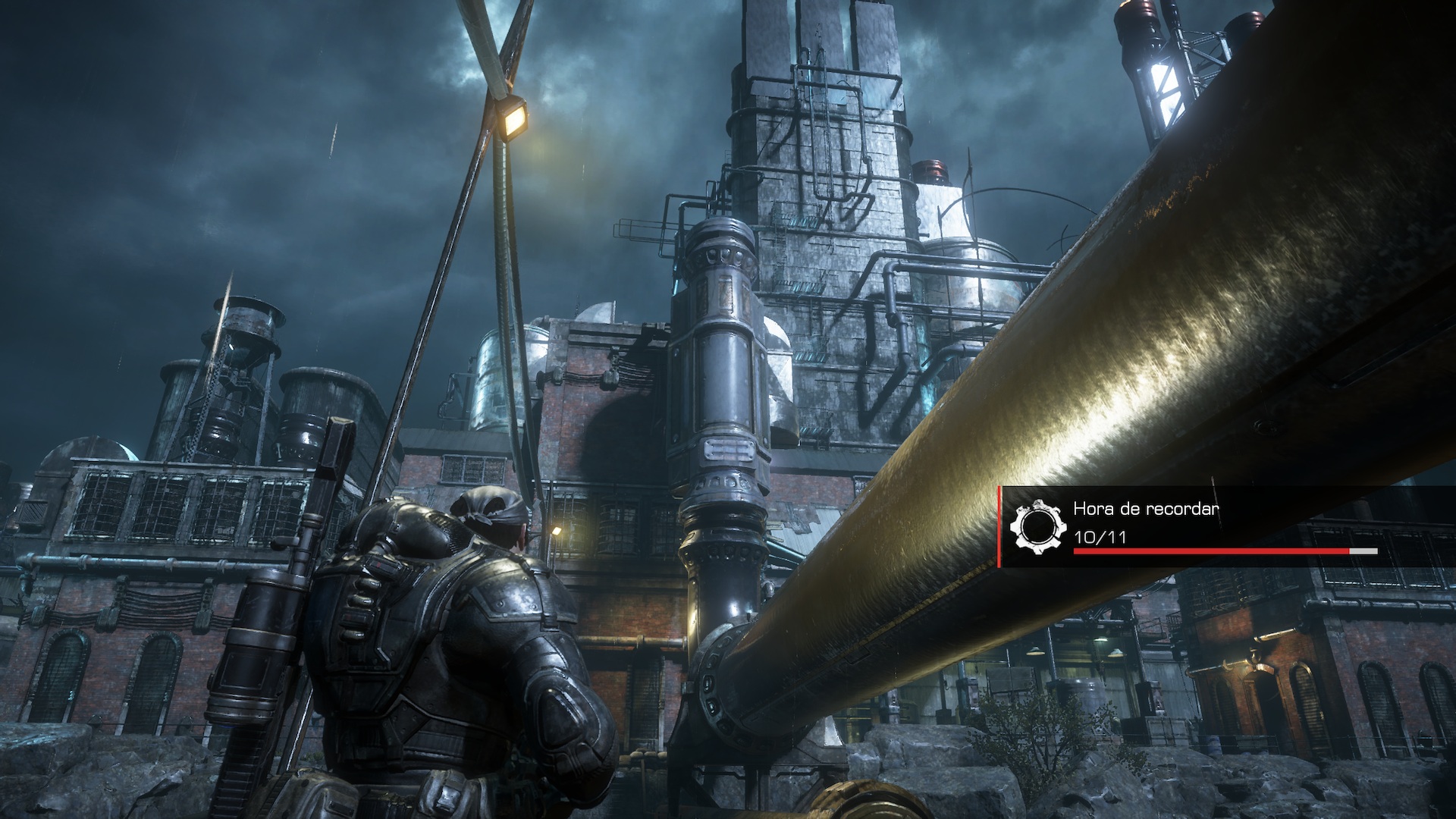Click the gear achievement tracker icon

point(1037,527)
